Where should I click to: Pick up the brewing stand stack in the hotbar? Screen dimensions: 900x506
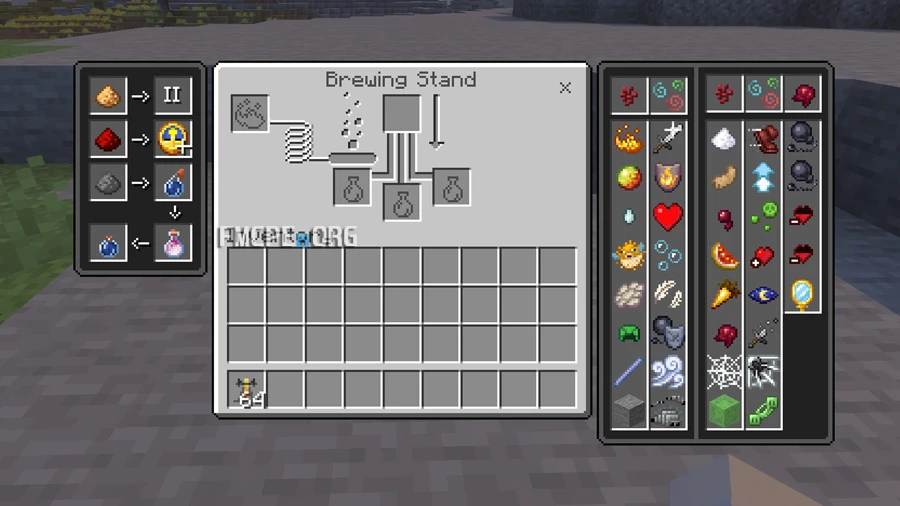coord(247,390)
